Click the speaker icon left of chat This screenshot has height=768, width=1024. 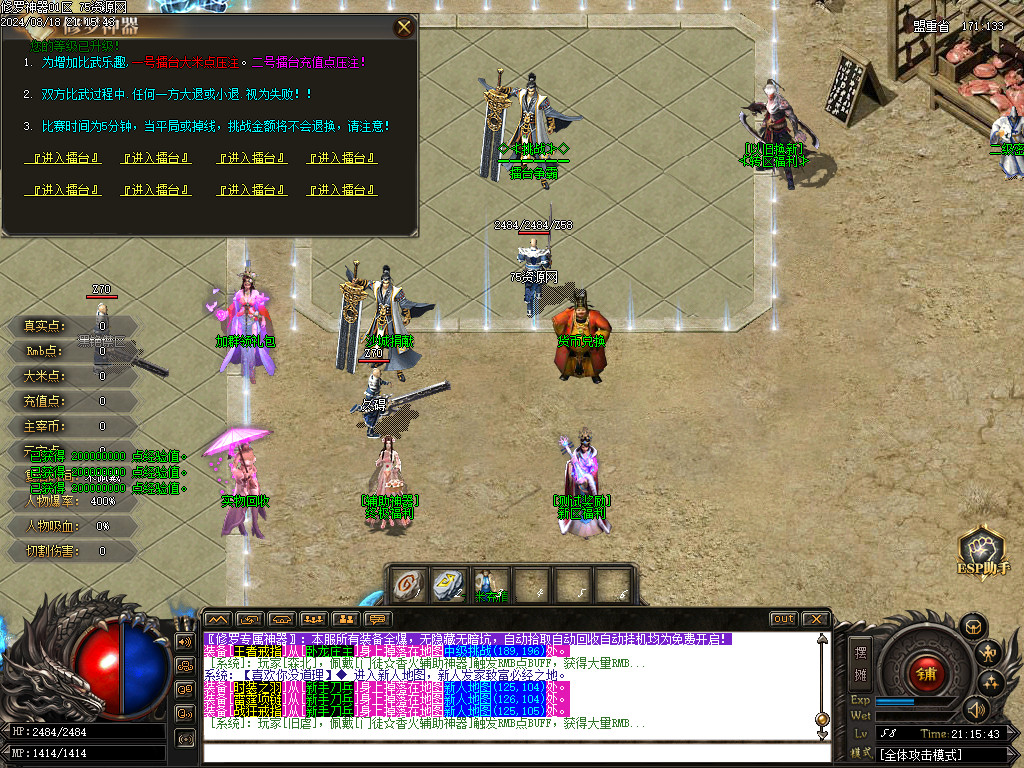click(185, 641)
